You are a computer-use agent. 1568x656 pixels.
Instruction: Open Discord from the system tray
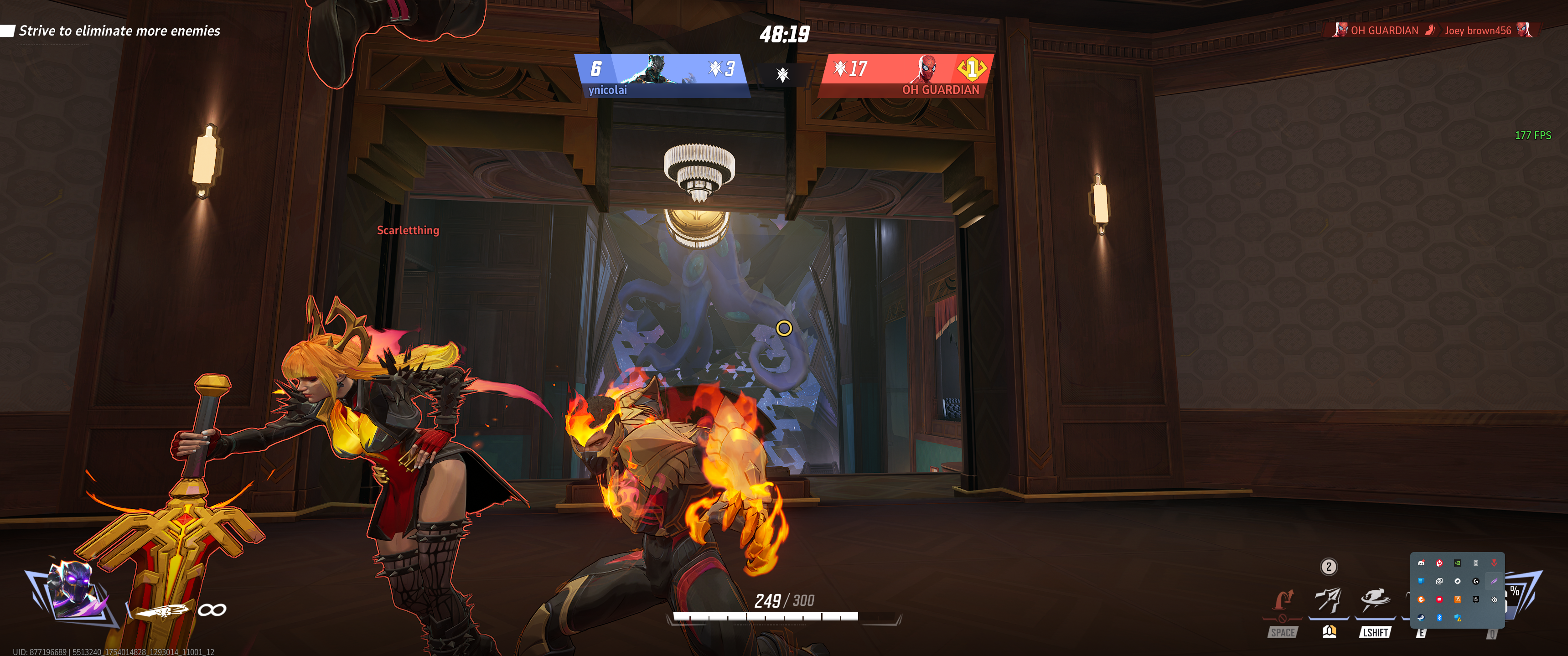[x=1421, y=563]
